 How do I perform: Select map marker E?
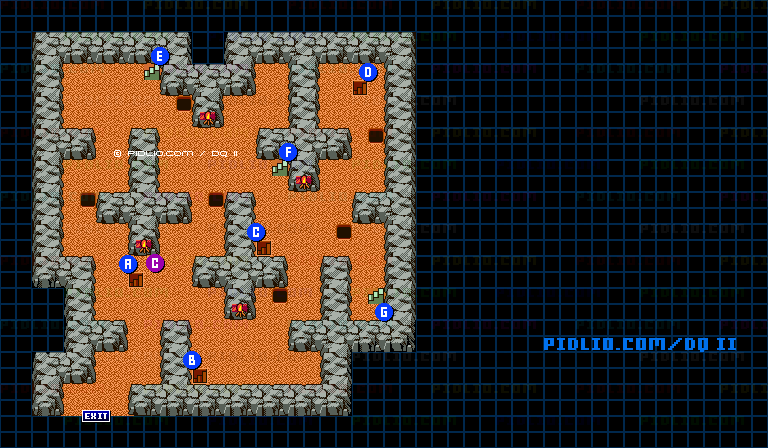[160, 56]
